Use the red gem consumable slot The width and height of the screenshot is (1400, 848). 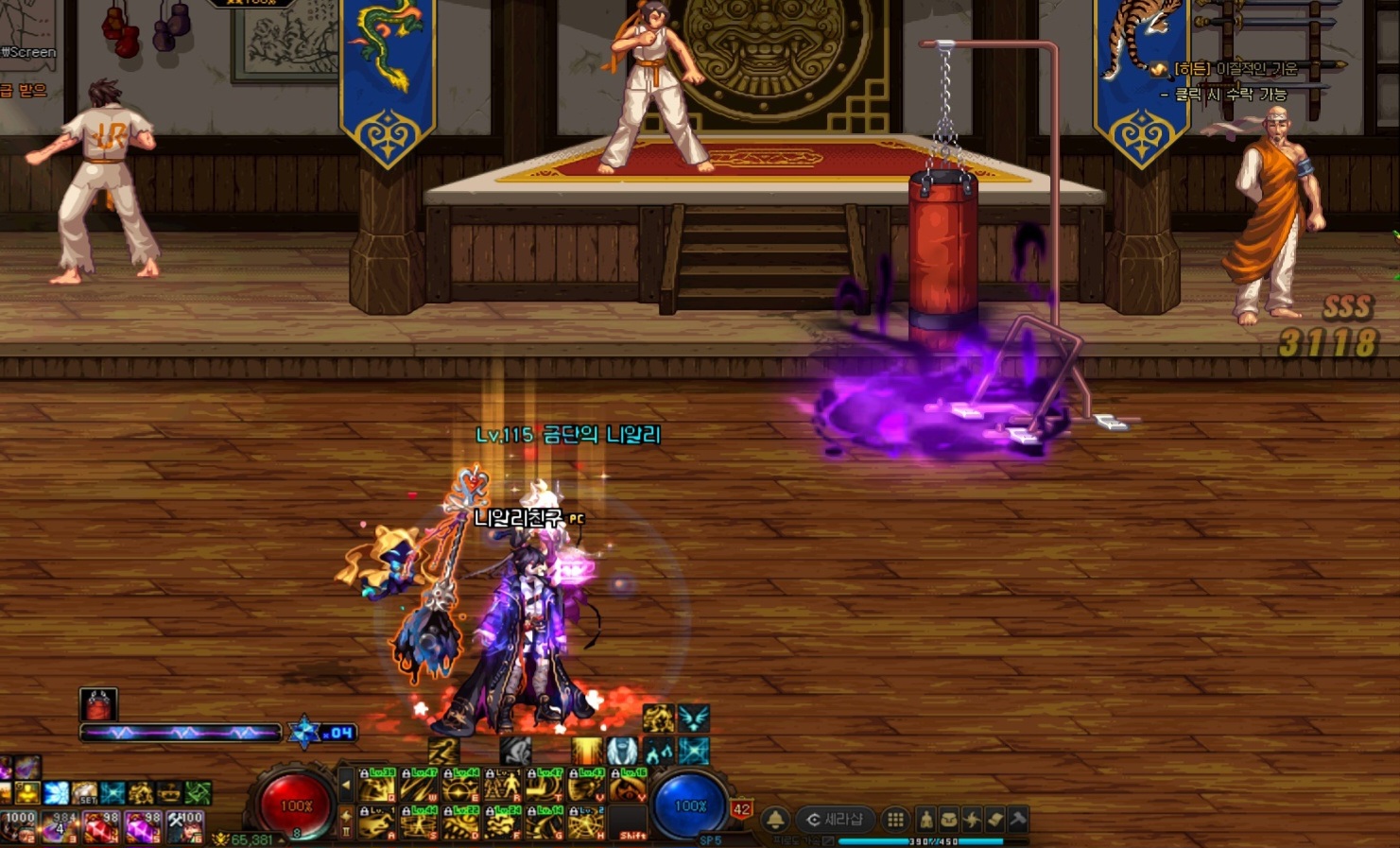click(100, 826)
